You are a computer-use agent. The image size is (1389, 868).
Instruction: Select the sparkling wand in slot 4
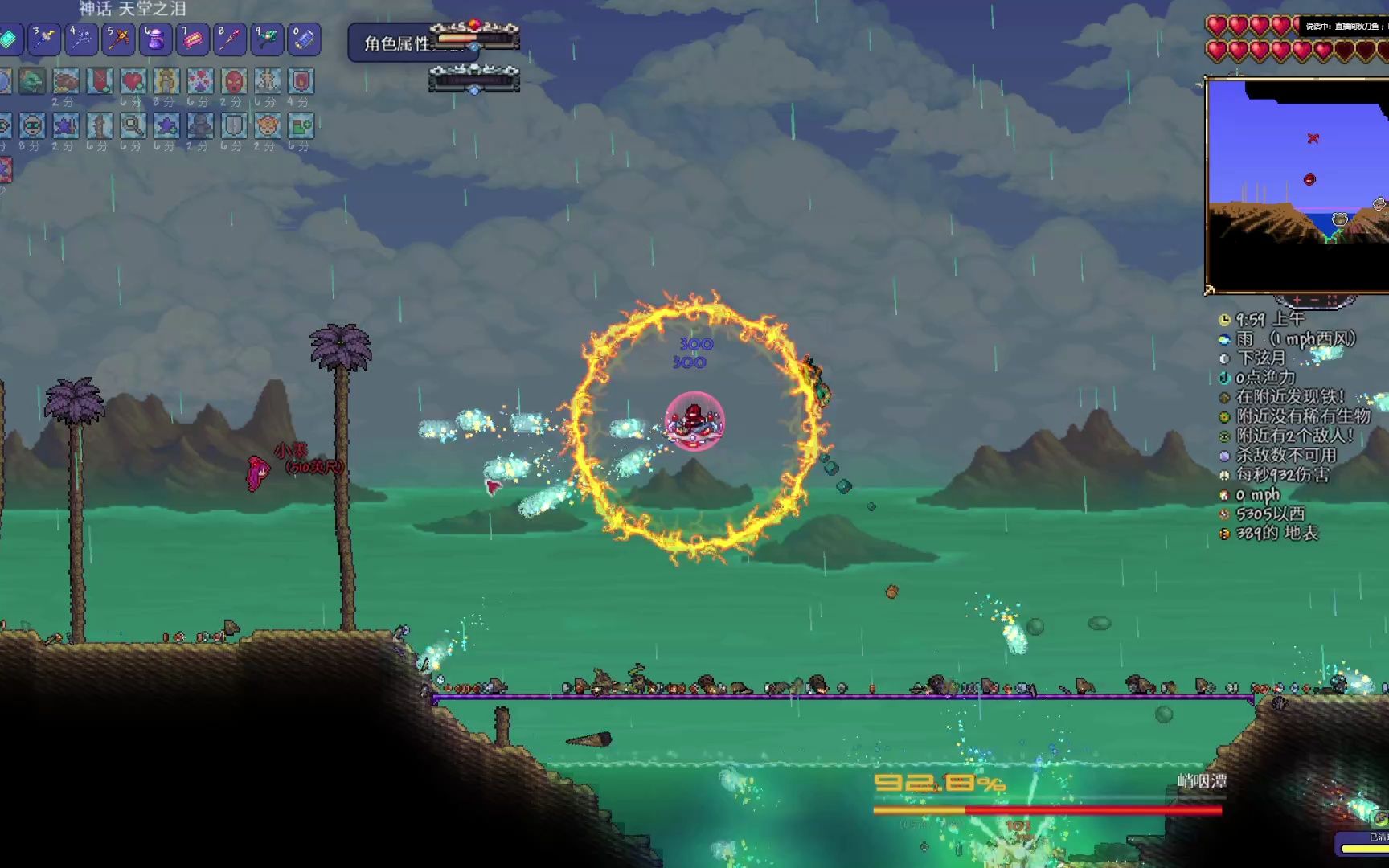(x=81, y=39)
